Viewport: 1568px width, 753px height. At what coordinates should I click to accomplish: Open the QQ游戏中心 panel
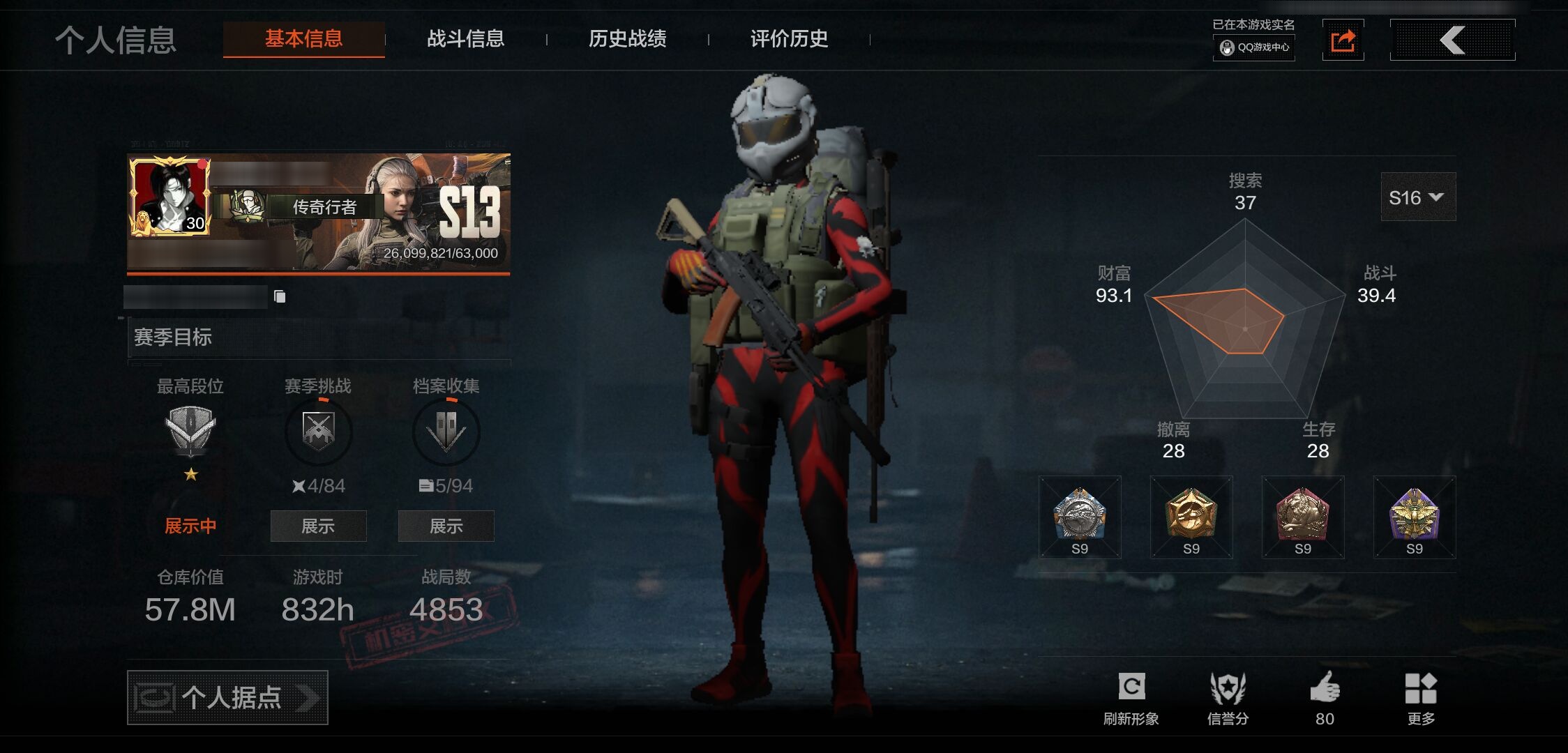pos(1253,50)
